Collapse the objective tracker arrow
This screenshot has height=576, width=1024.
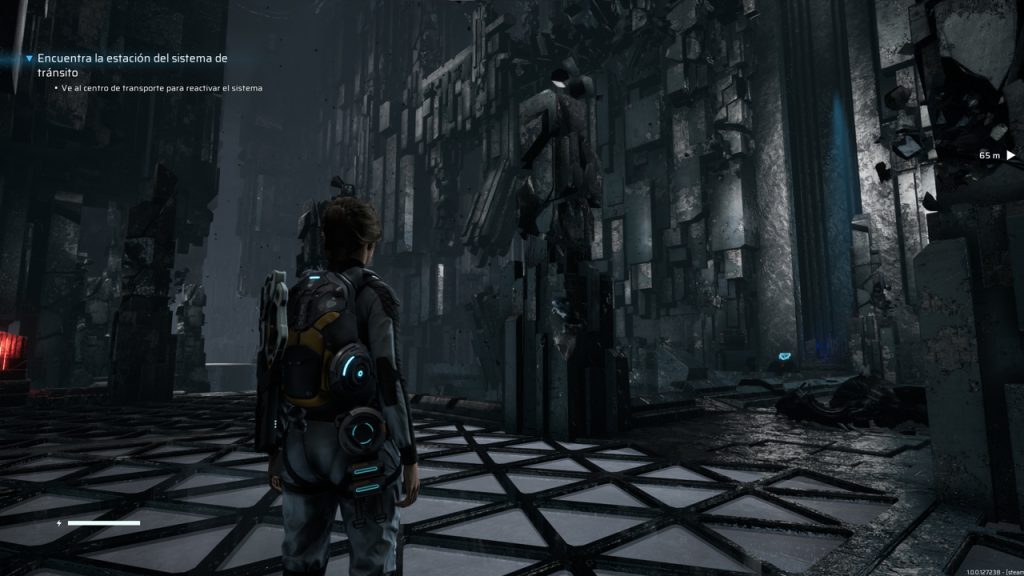pyautogui.click(x=29, y=59)
